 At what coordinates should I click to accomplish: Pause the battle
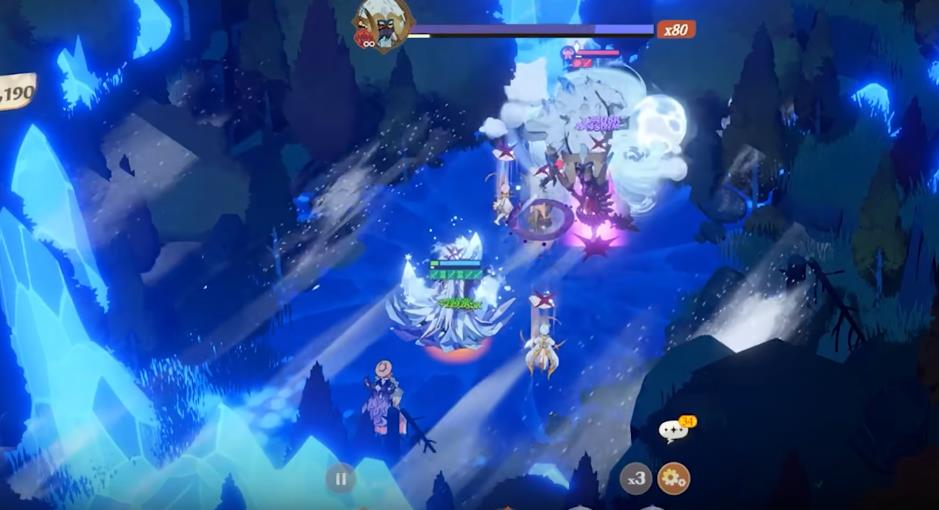(x=340, y=479)
